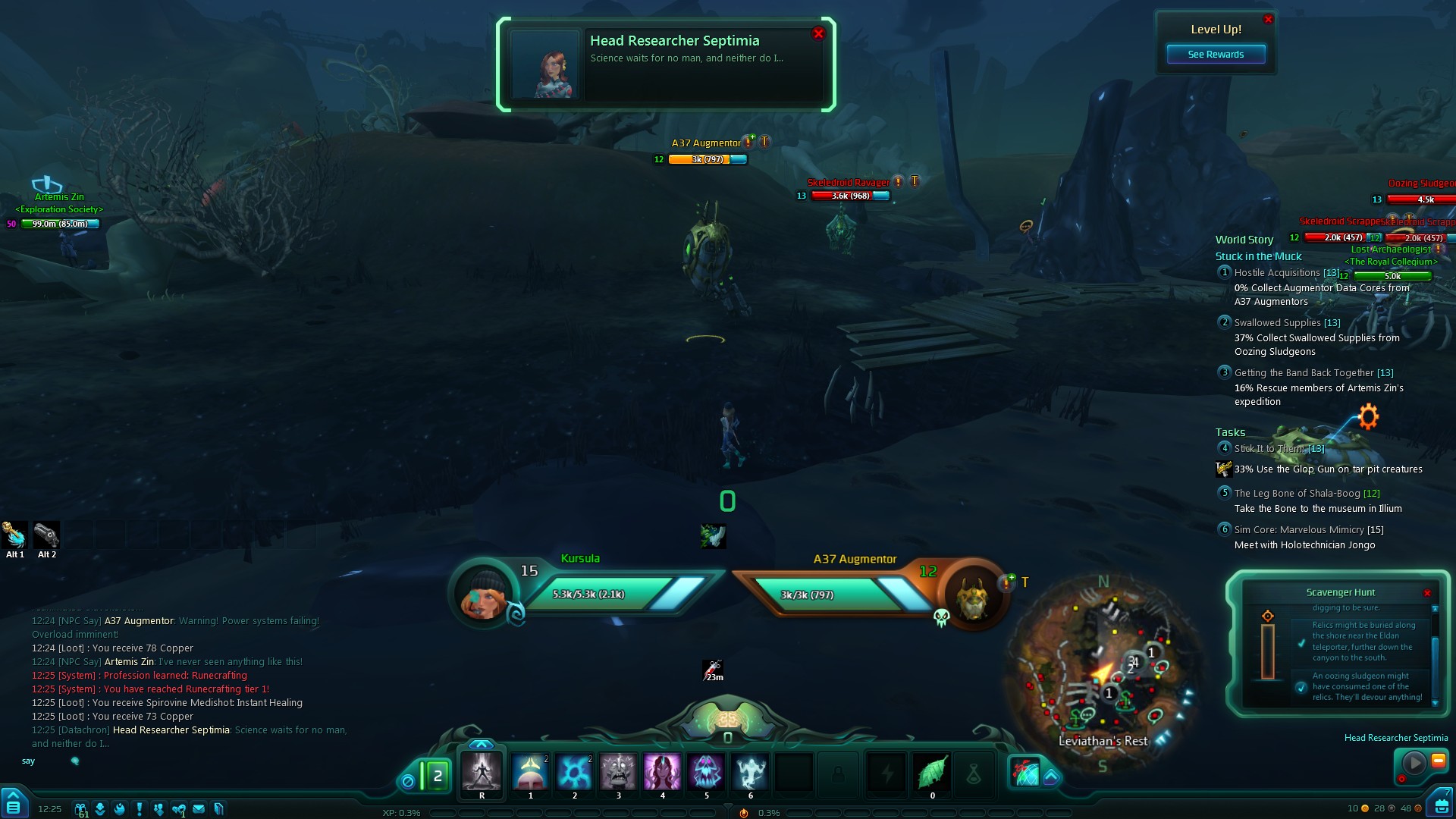Use the green leaf item slot
This screenshot has width=1456, height=819.
[x=932, y=772]
